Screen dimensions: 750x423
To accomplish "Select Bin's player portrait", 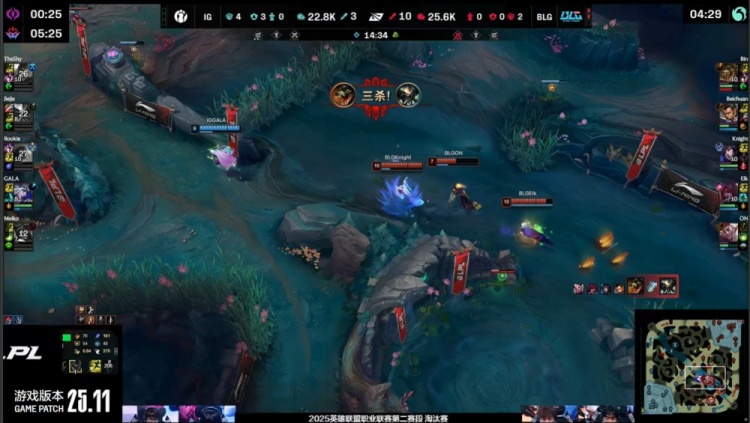I will tap(727, 75).
